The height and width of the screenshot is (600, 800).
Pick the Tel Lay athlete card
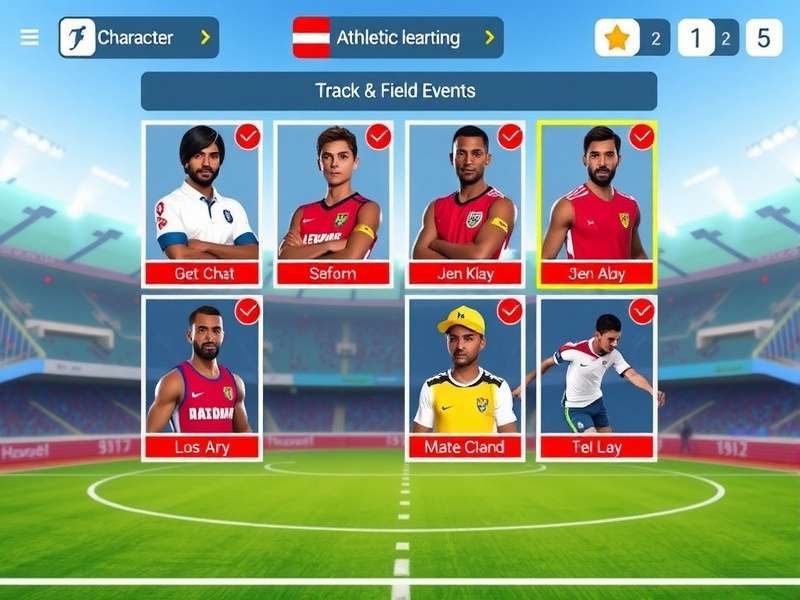click(x=597, y=375)
